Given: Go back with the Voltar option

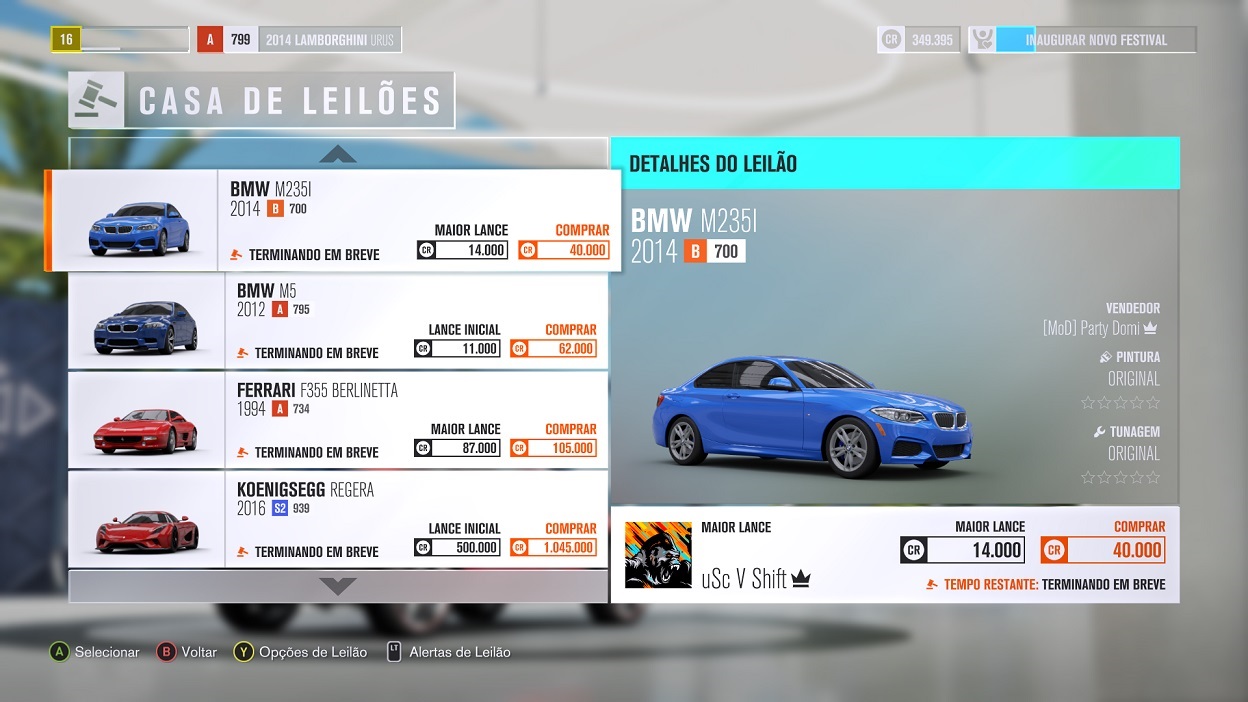Looking at the screenshot, I should [187, 652].
